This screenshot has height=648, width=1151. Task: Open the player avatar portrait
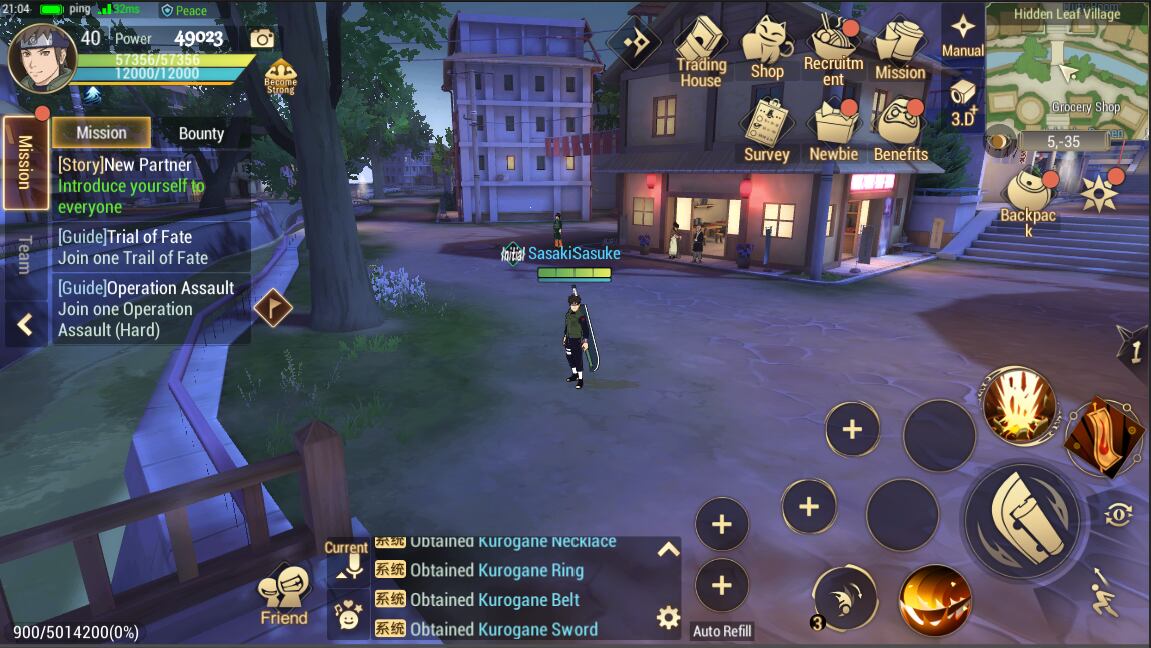42,58
